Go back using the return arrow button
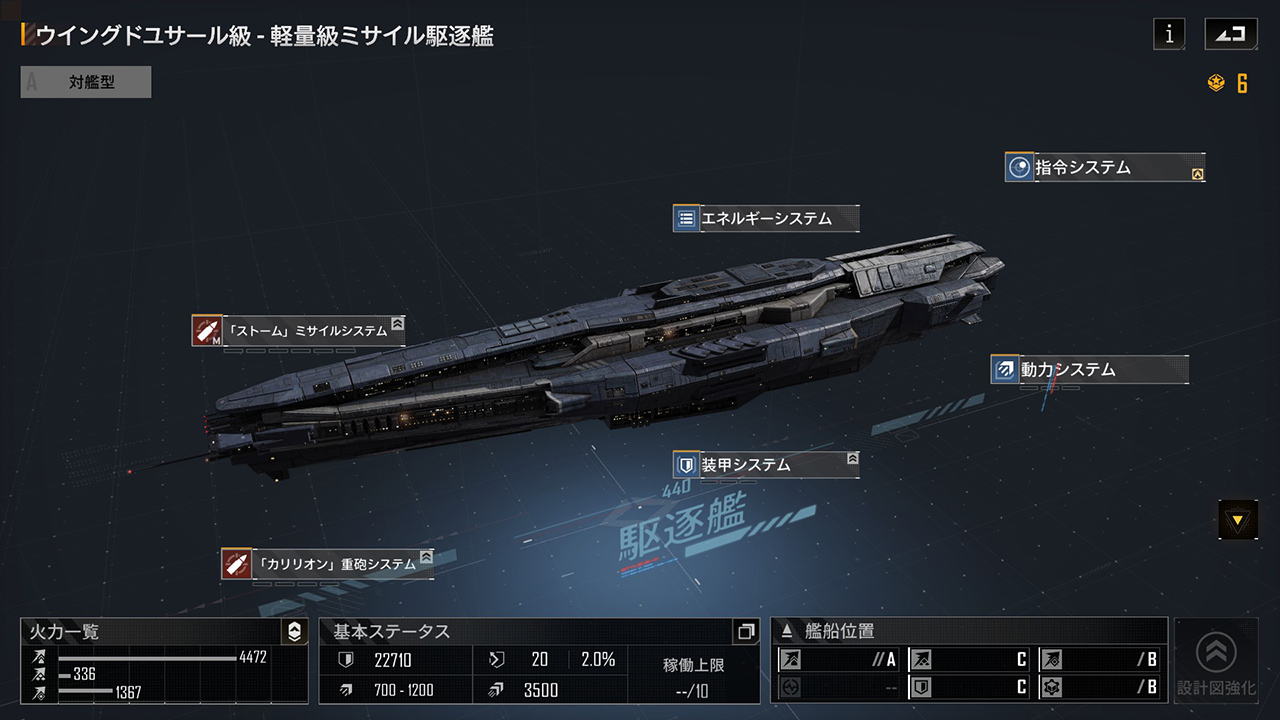The image size is (1280, 720). (1231, 34)
